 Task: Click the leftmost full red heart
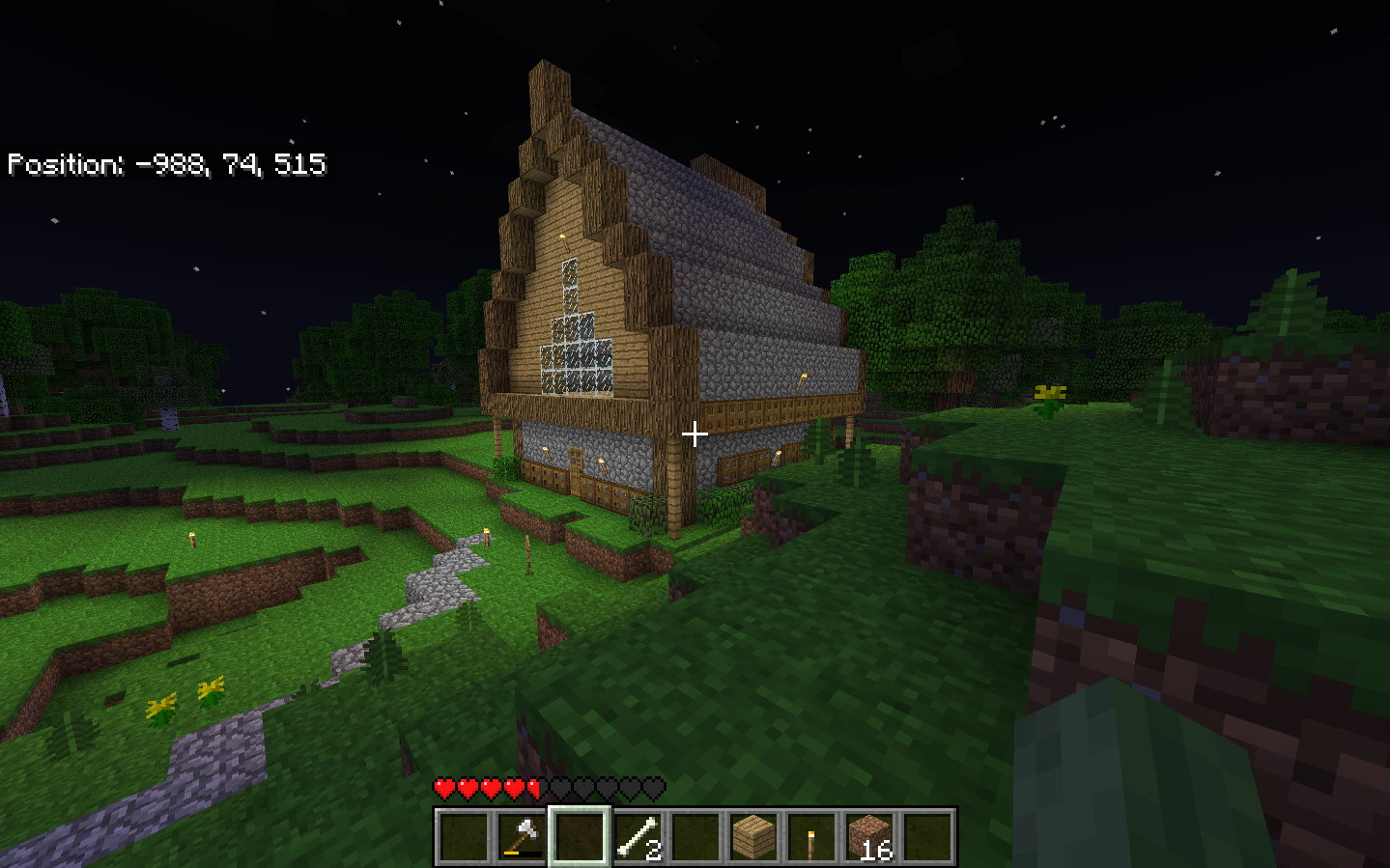[x=443, y=788]
